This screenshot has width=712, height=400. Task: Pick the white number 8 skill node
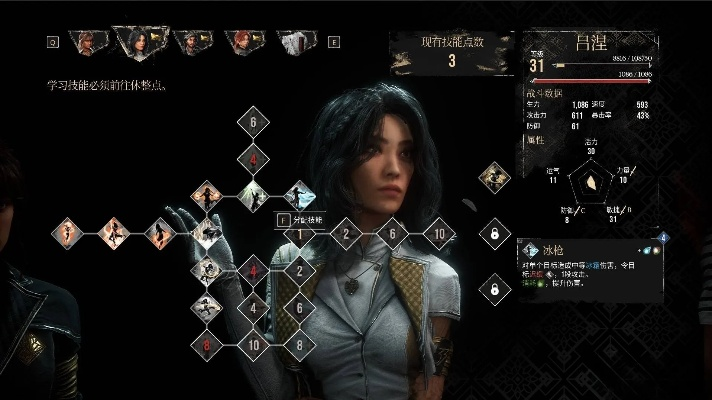click(x=299, y=346)
